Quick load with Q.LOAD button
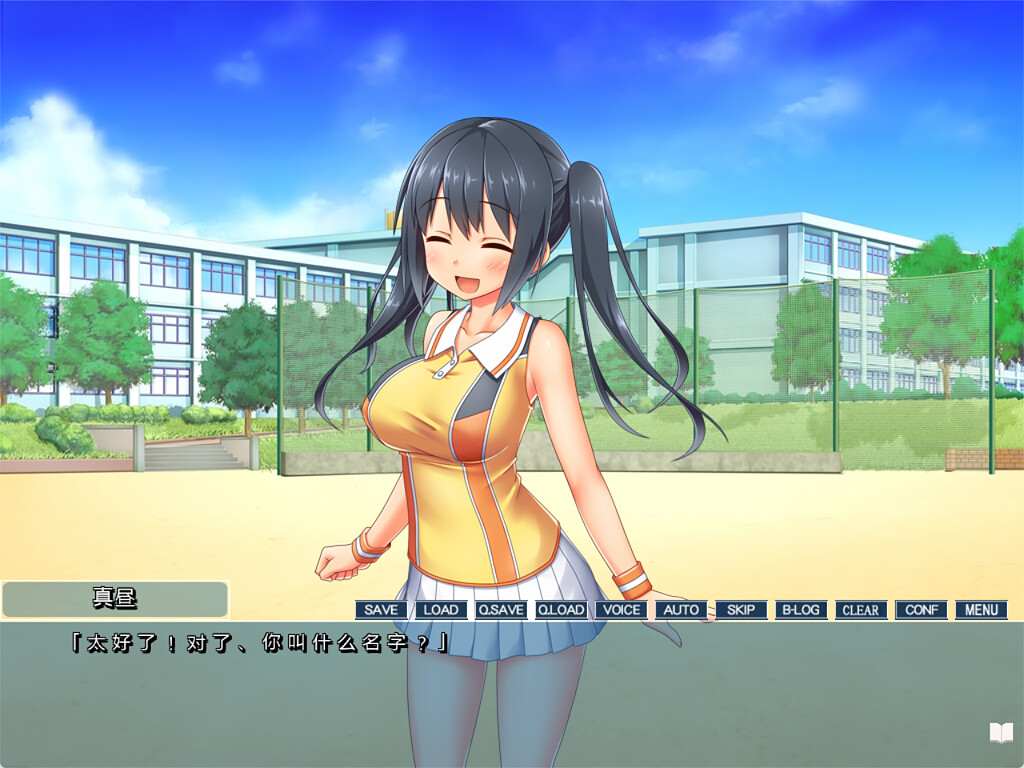 pos(561,610)
